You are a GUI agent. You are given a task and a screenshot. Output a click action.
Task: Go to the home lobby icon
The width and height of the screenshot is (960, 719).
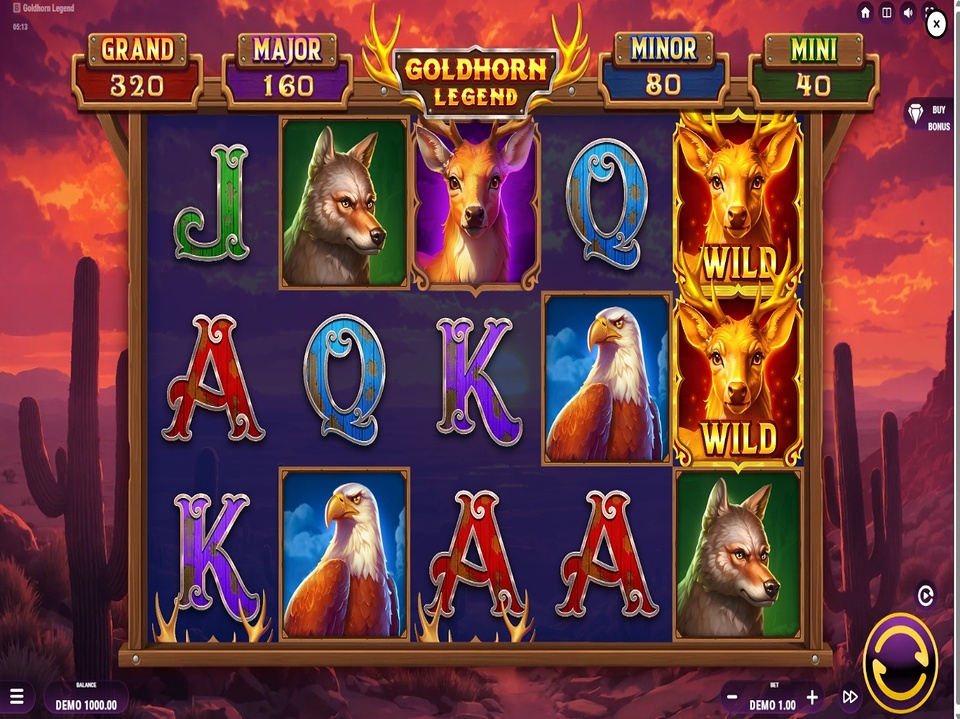click(865, 12)
